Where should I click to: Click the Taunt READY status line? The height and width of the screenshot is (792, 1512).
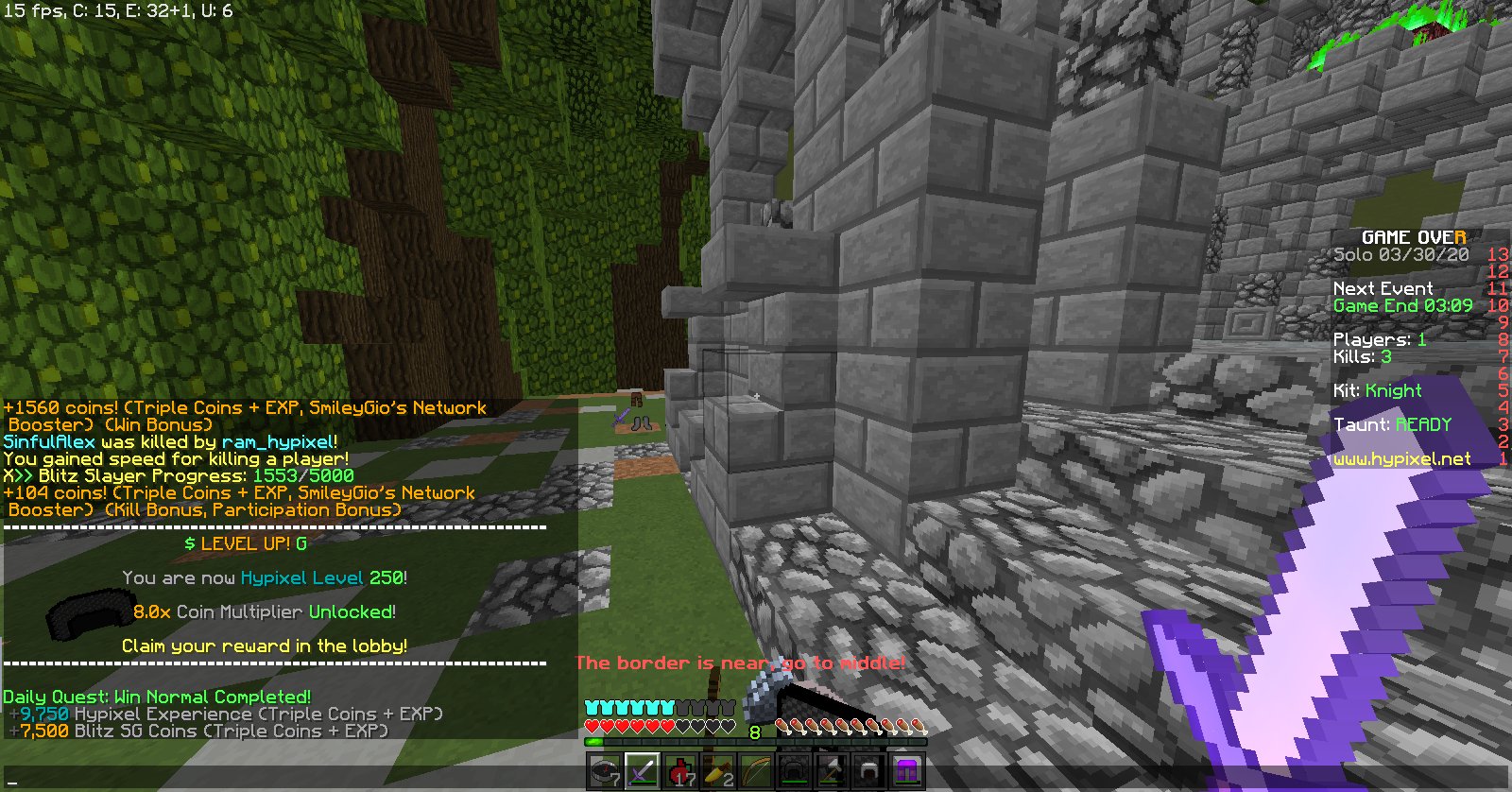pos(1393,424)
